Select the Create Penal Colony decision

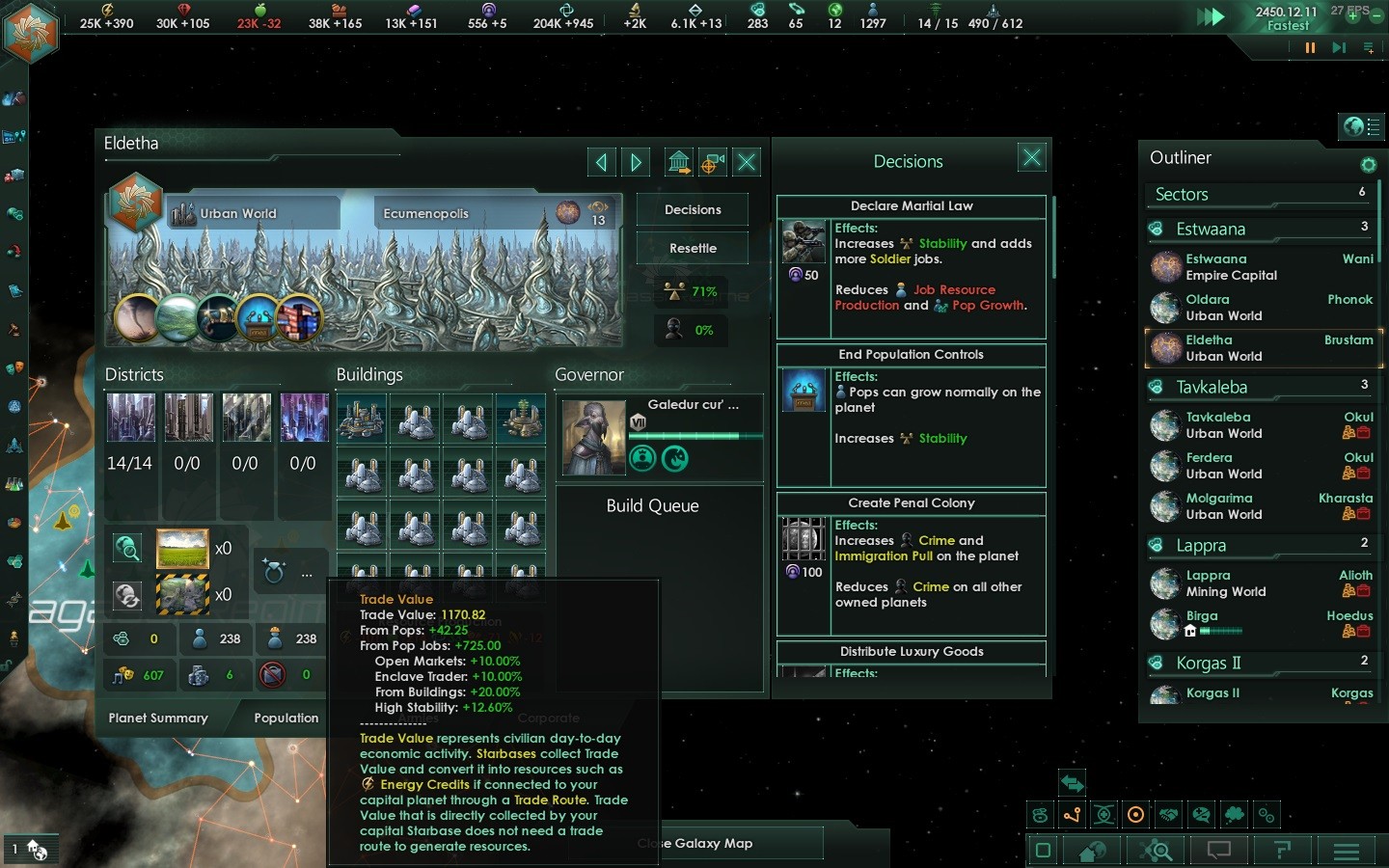pos(911,503)
